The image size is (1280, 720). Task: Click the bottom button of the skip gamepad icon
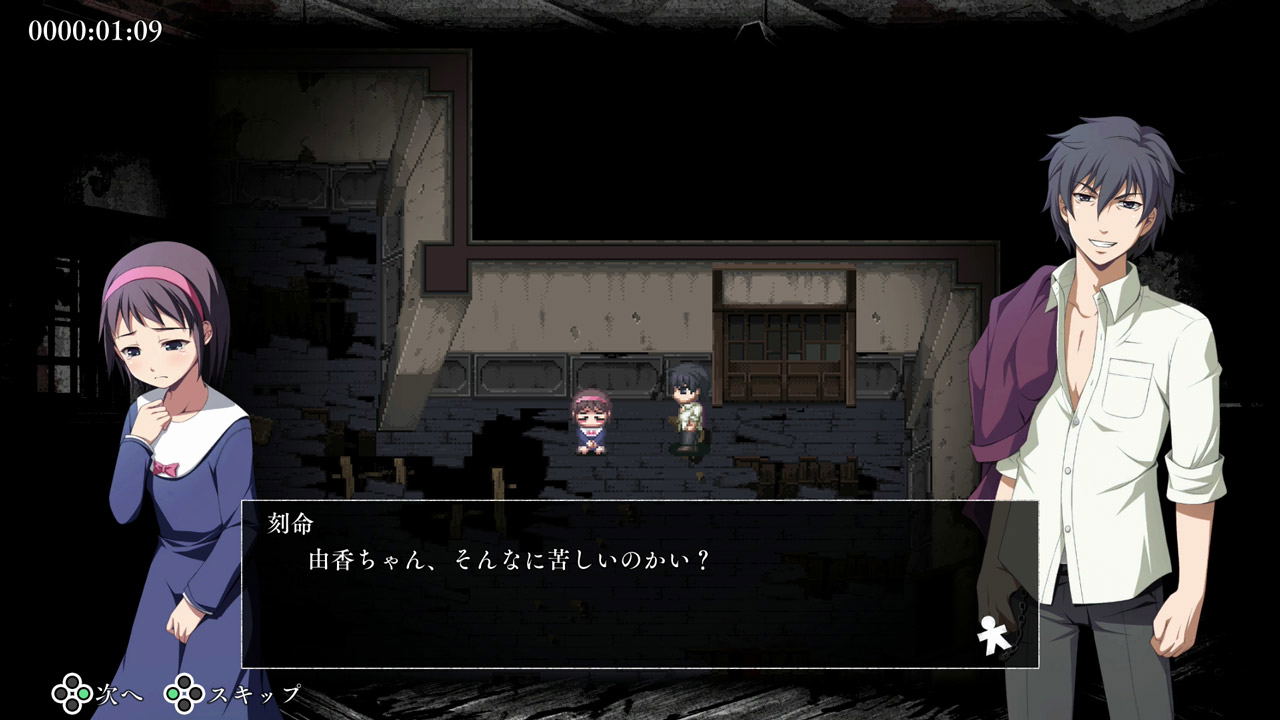183,705
